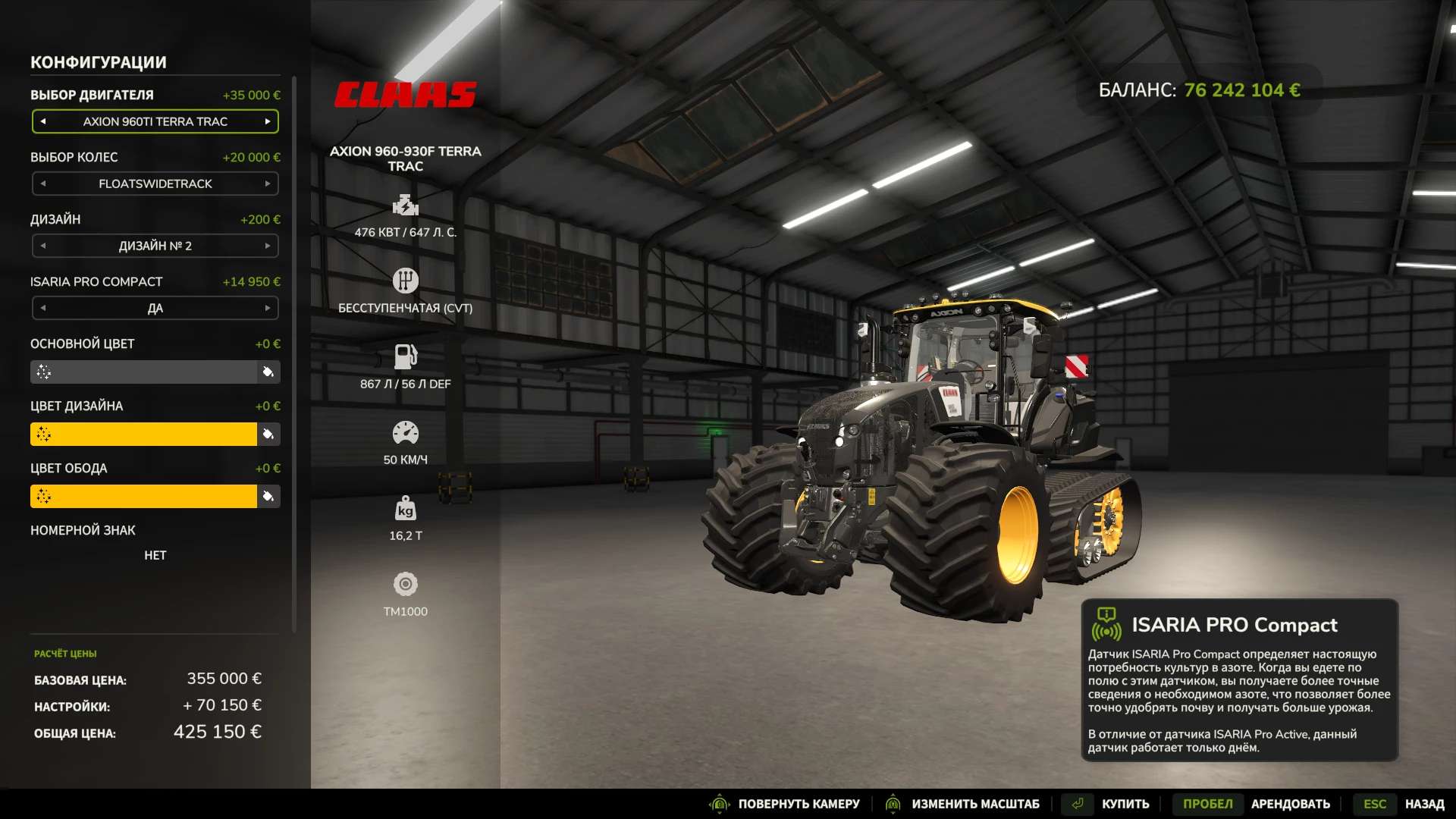
Task: Toggle ISARIA PRO Compact with right arrow
Action: (x=268, y=308)
